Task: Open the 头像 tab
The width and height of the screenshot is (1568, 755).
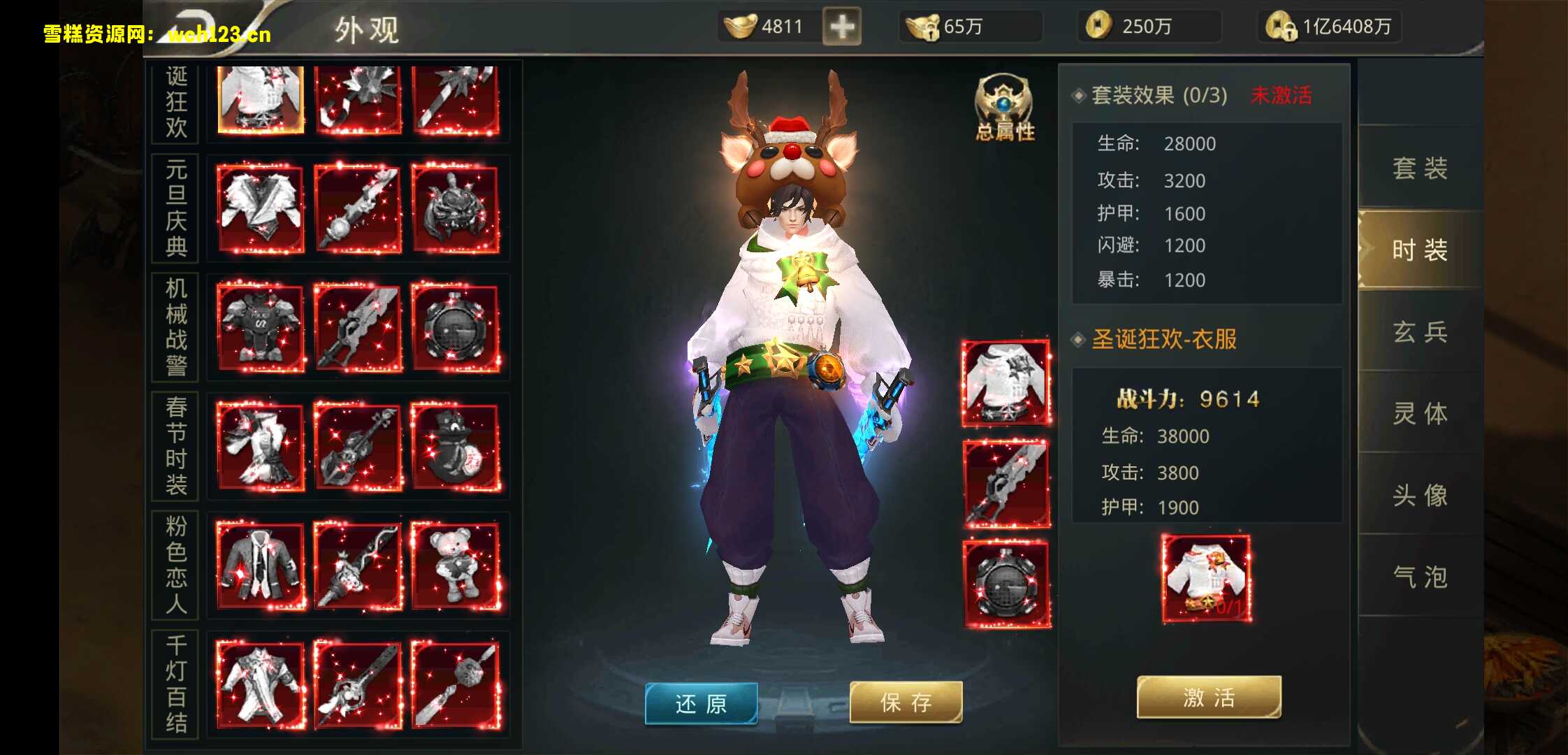Action: [x=1420, y=495]
